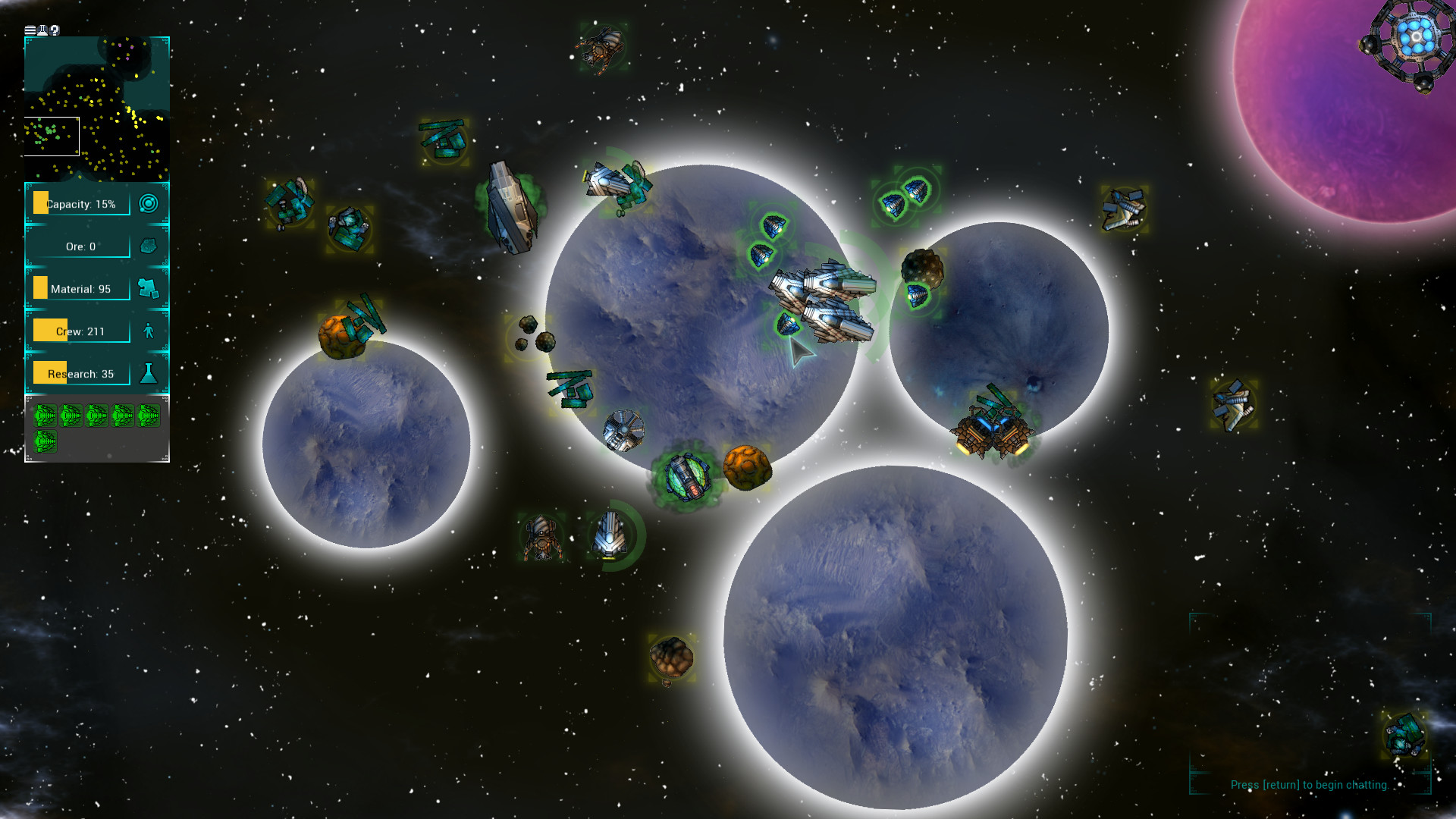Click the Material blocks icon

click(x=149, y=287)
